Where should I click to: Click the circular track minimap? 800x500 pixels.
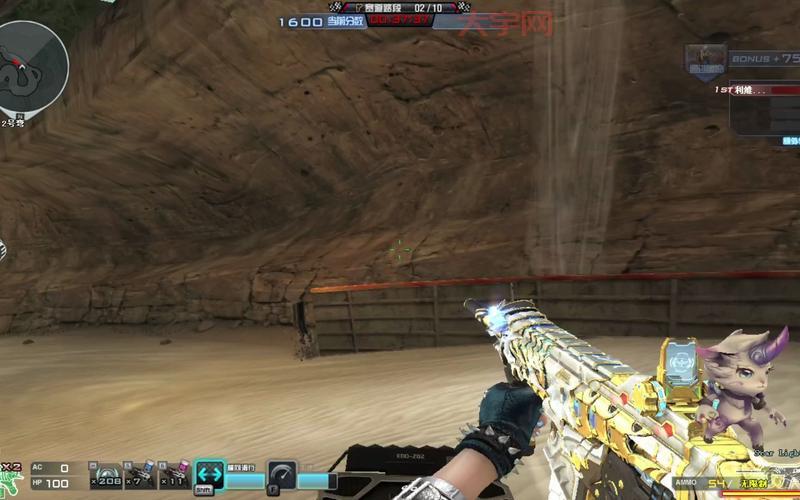[33, 68]
